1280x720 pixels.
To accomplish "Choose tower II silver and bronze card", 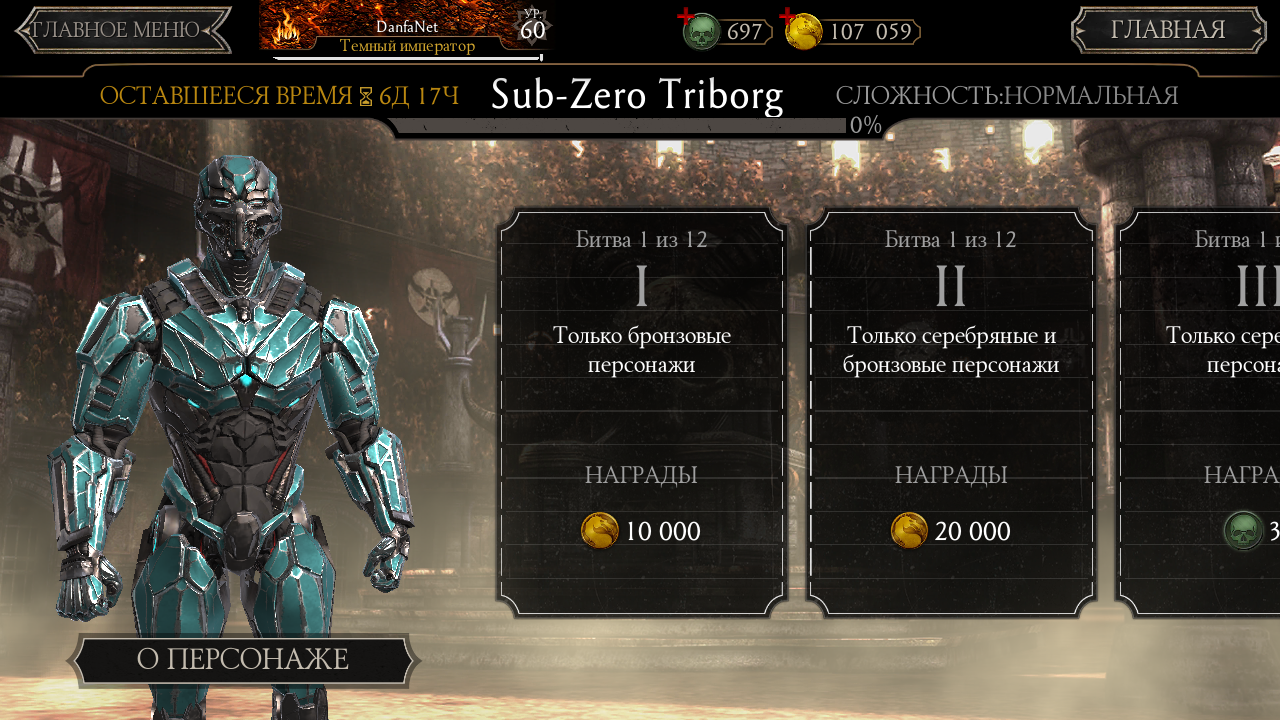I will click(951, 412).
